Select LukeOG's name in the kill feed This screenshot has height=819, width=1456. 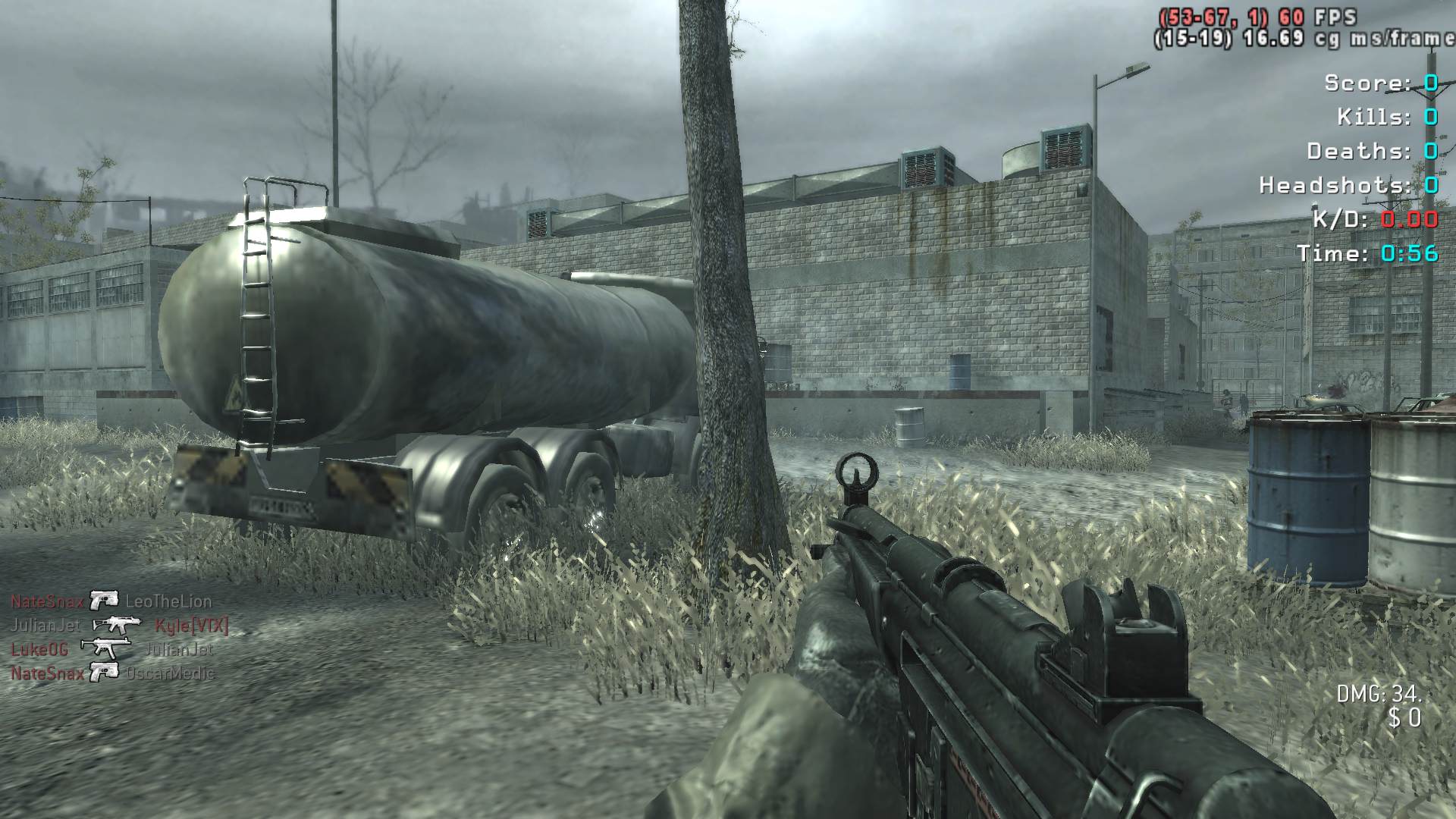point(39,649)
